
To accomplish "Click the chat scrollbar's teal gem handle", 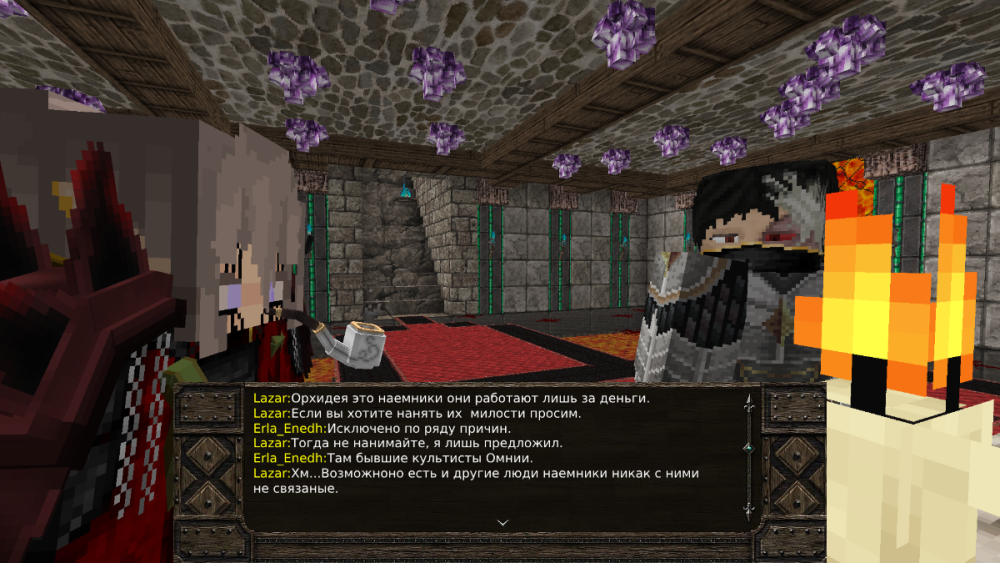I will coord(749,444).
